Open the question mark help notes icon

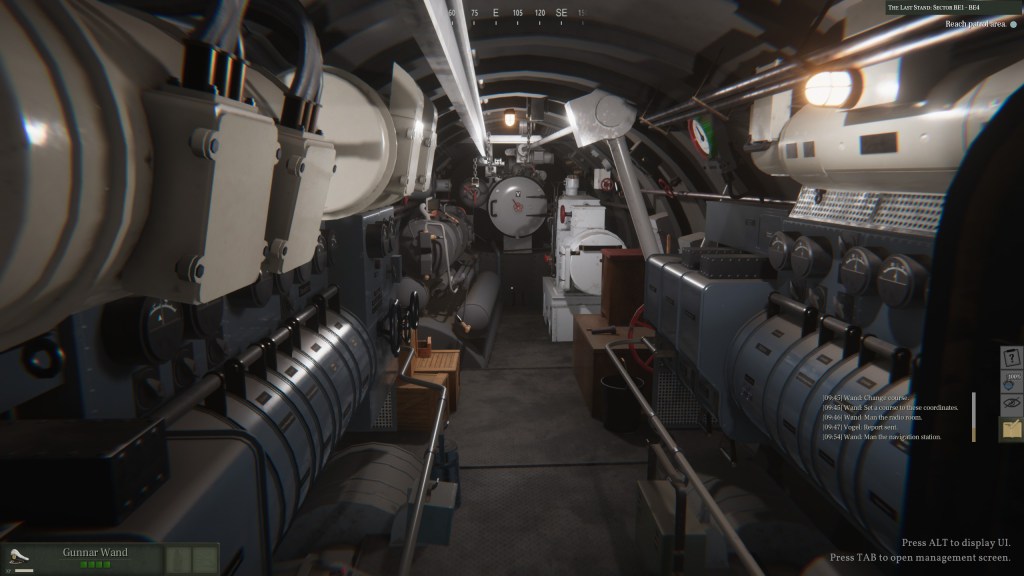[x=1011, y=358]
